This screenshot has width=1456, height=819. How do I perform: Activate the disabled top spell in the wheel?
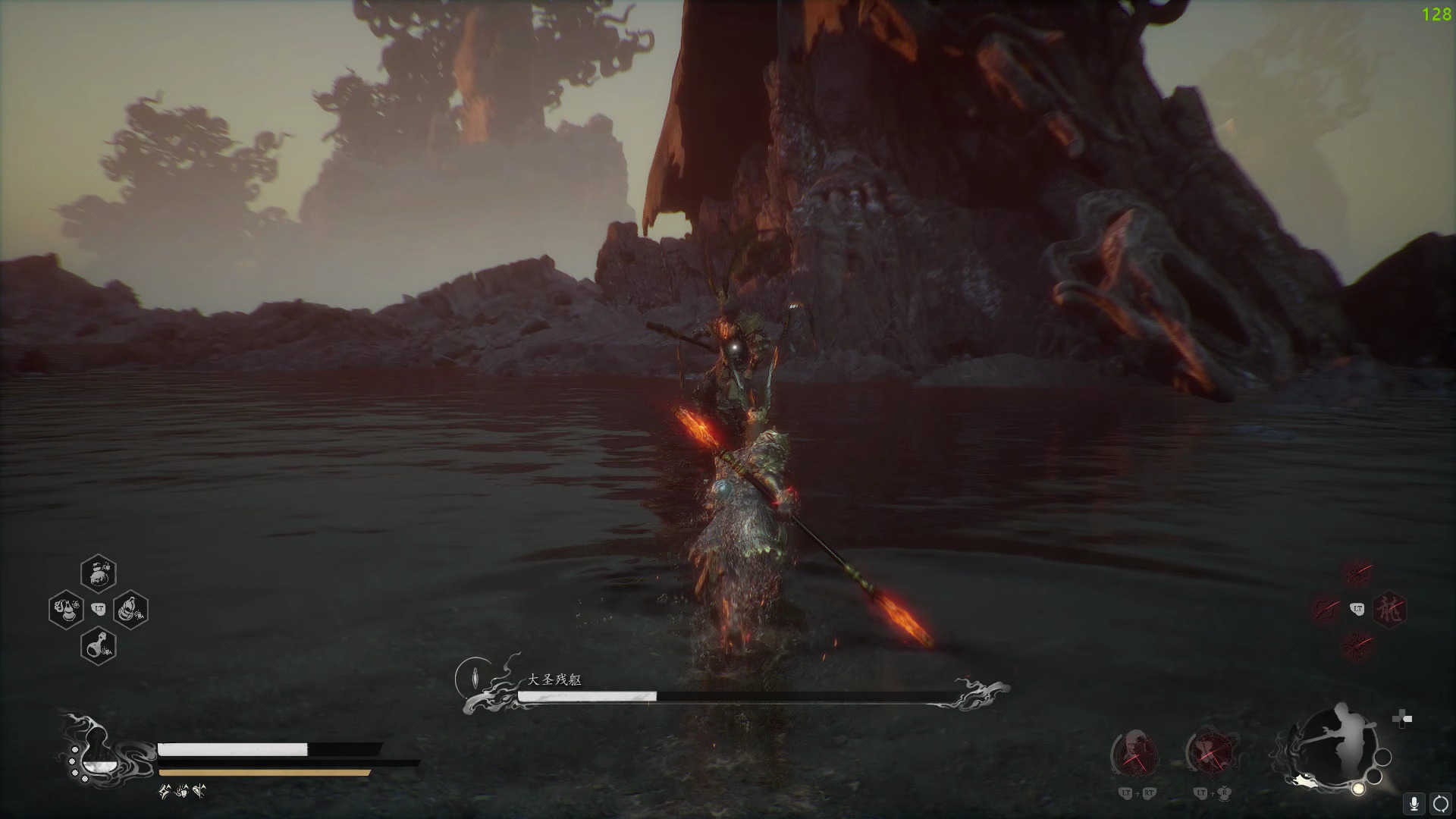[1357, 574]
